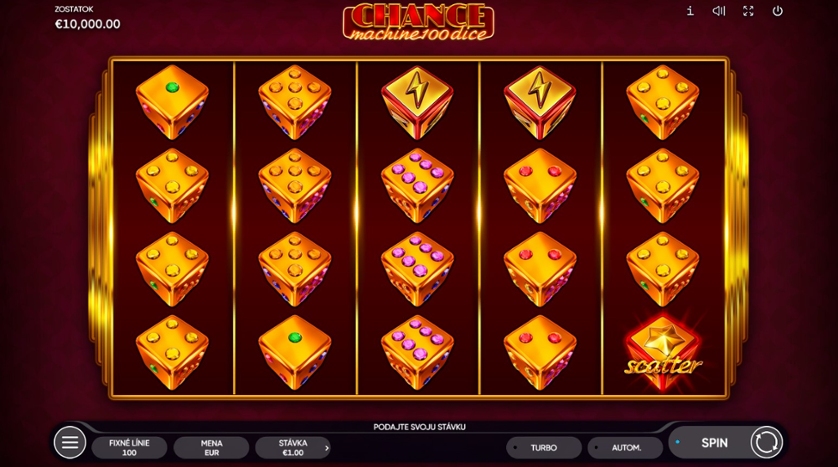
Task: Select the Mena EUR currency button
Action: click(x=211, y=448)
